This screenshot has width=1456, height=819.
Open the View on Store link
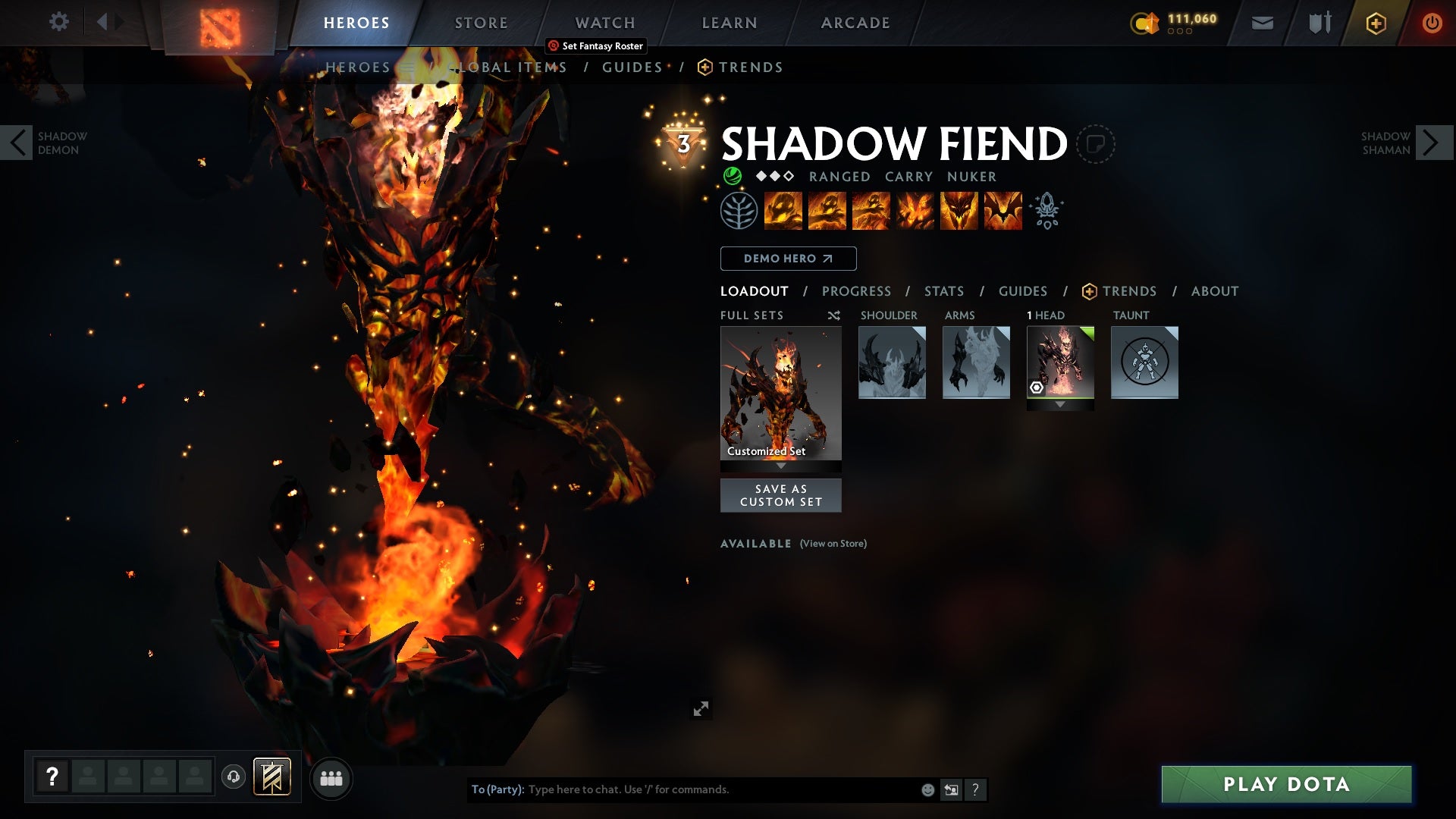[833, 544]
